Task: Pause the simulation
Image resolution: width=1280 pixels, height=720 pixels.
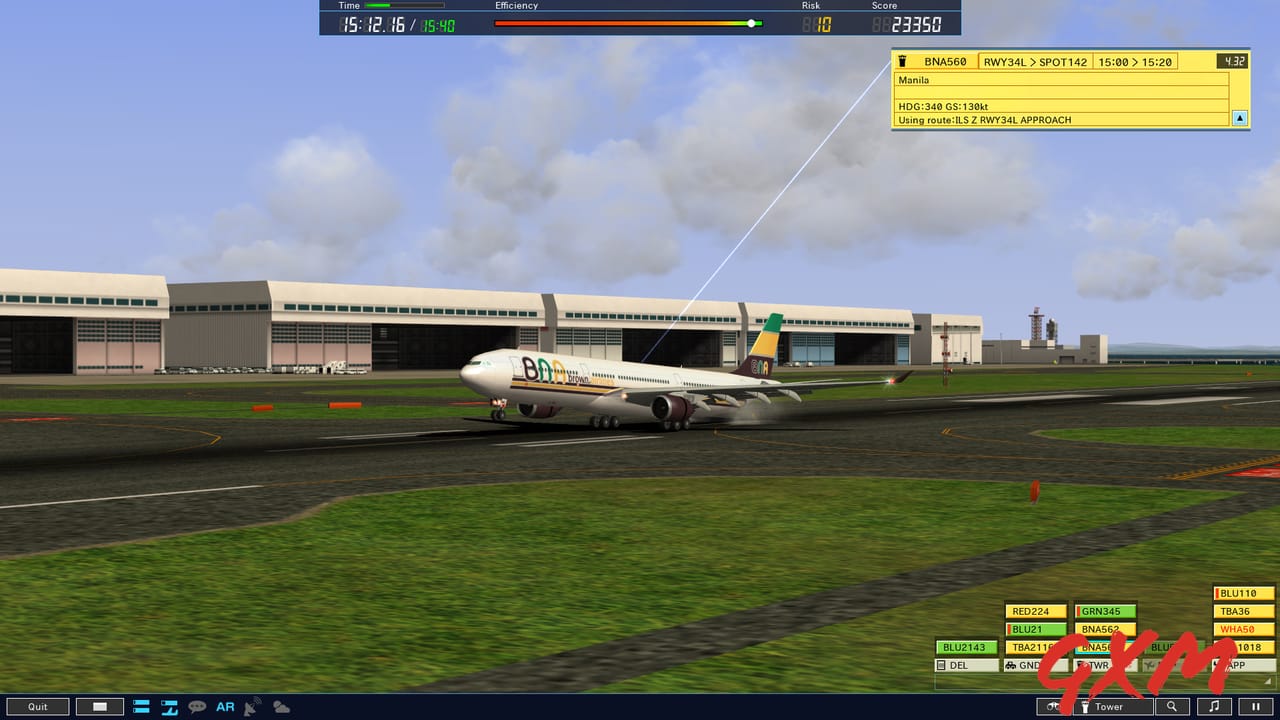Action: (1255, 706)
